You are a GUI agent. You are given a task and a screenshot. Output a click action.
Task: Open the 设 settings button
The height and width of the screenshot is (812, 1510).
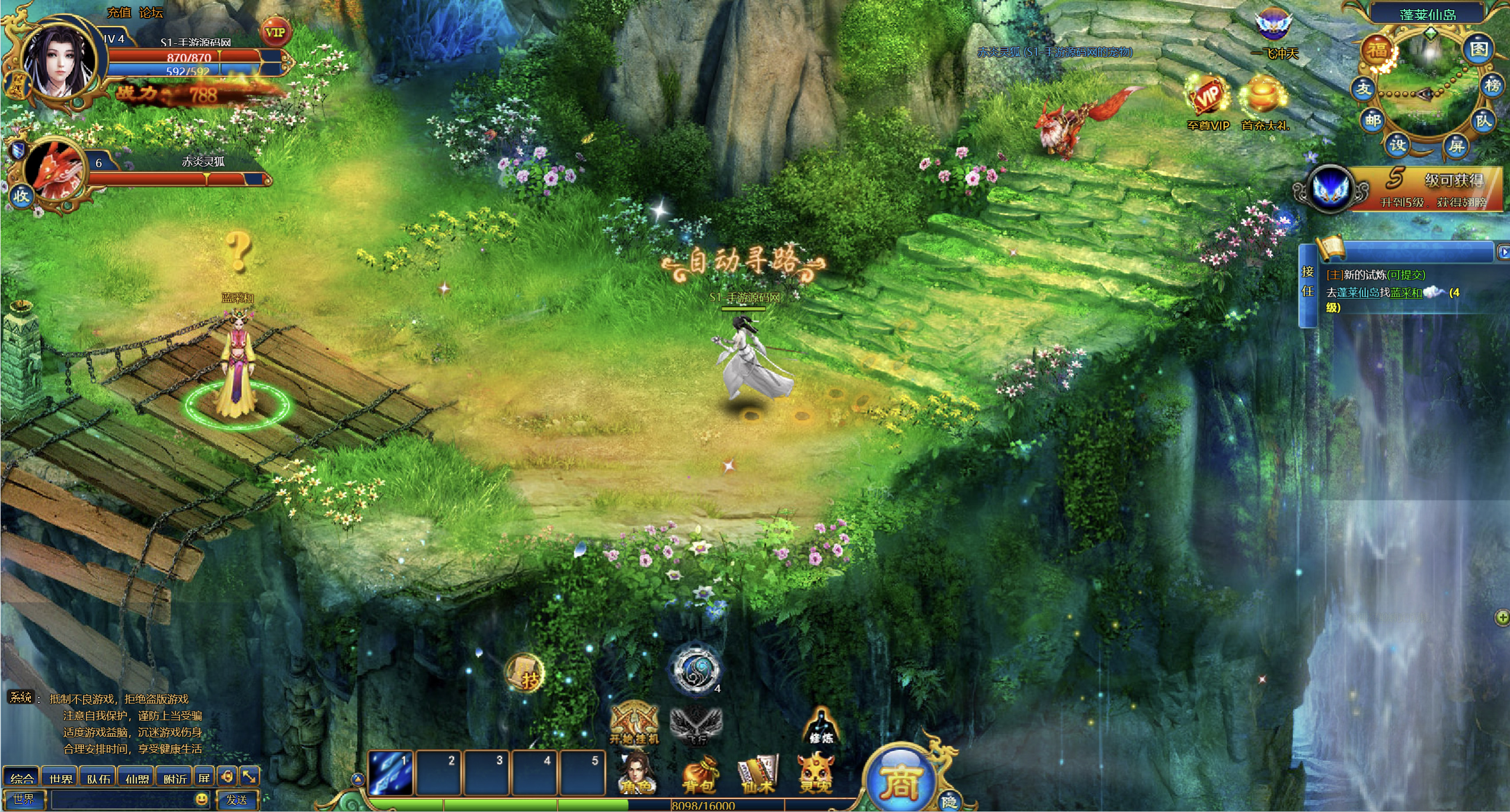coord(1397,145)
